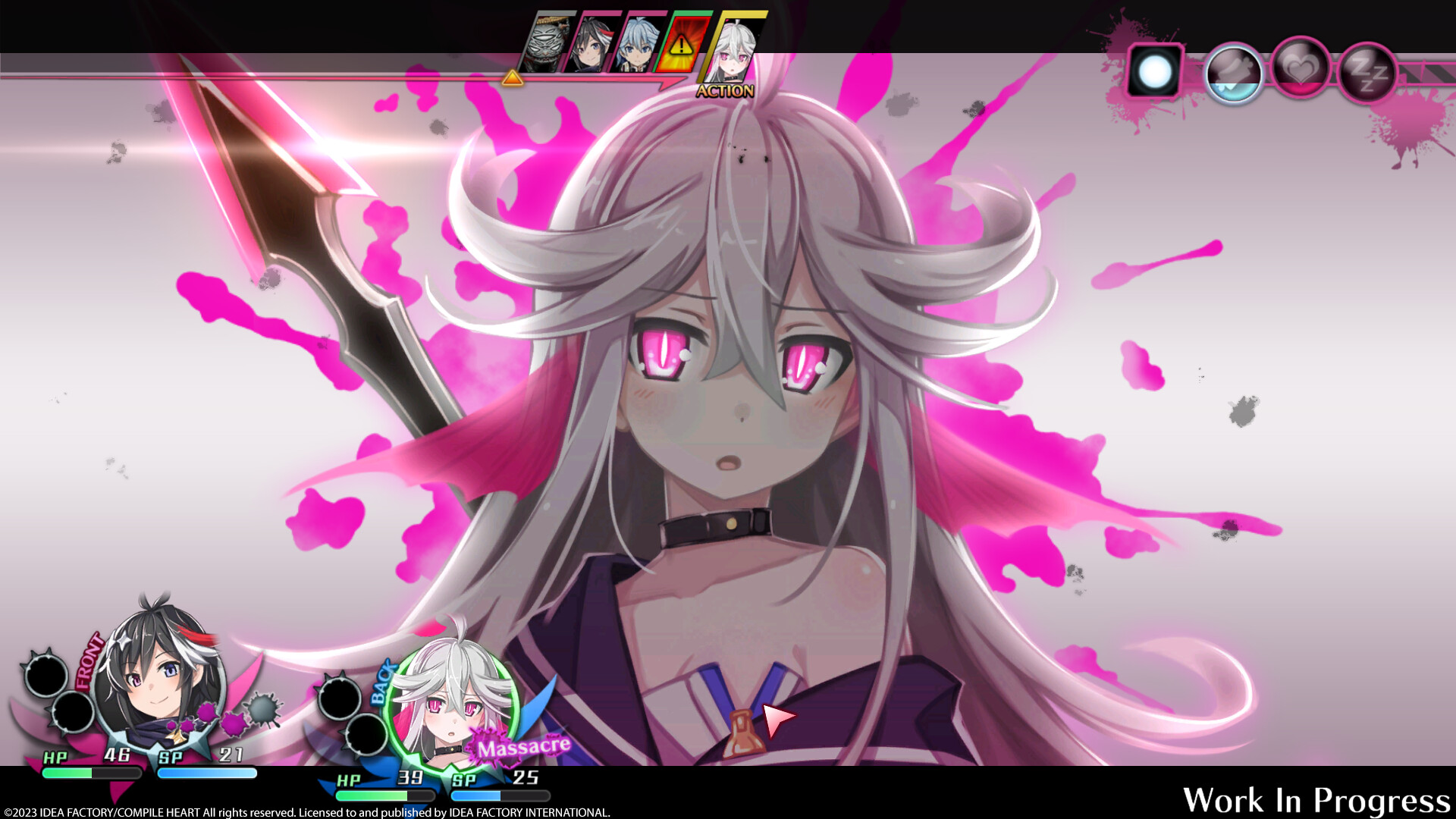This screenshot has width=1456, height=819.
Task: Click the ACTION label under the turn card
Action: pos(726,91)
